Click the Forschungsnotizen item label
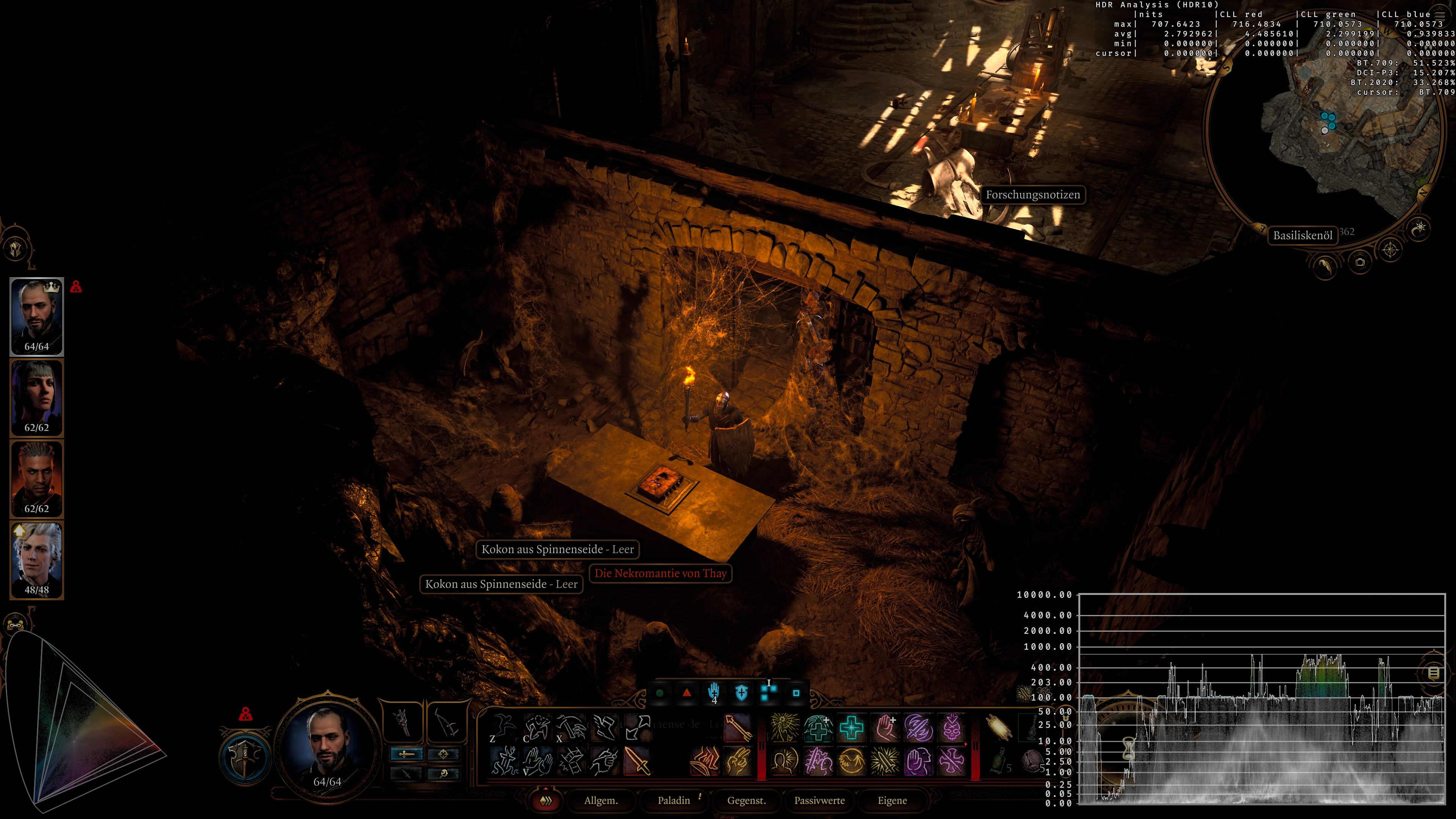This screenshot has height=819, width=1456. (1032, 195)
